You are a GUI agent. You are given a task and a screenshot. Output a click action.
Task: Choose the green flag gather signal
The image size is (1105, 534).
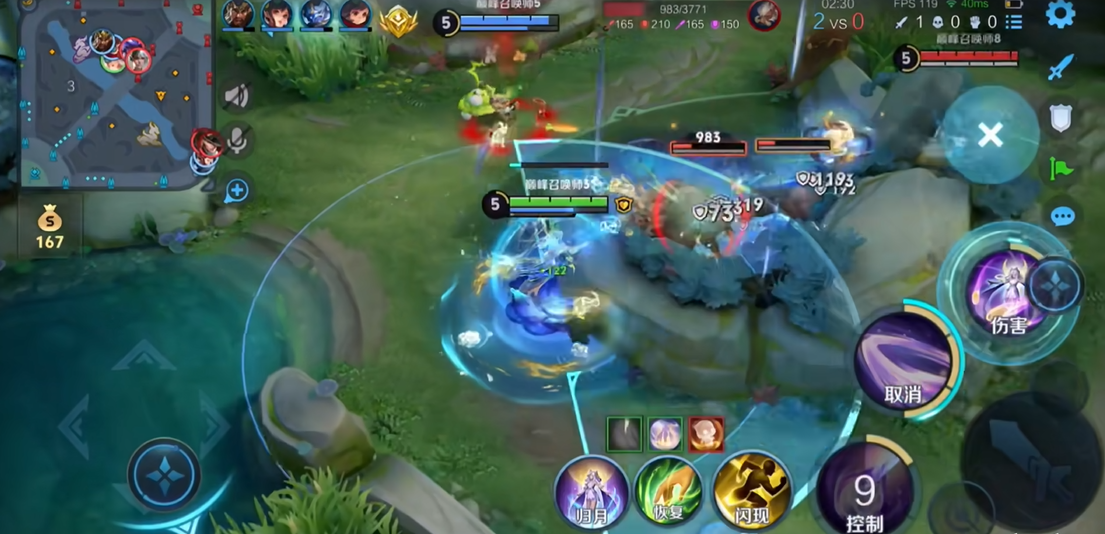point(1061,168)
